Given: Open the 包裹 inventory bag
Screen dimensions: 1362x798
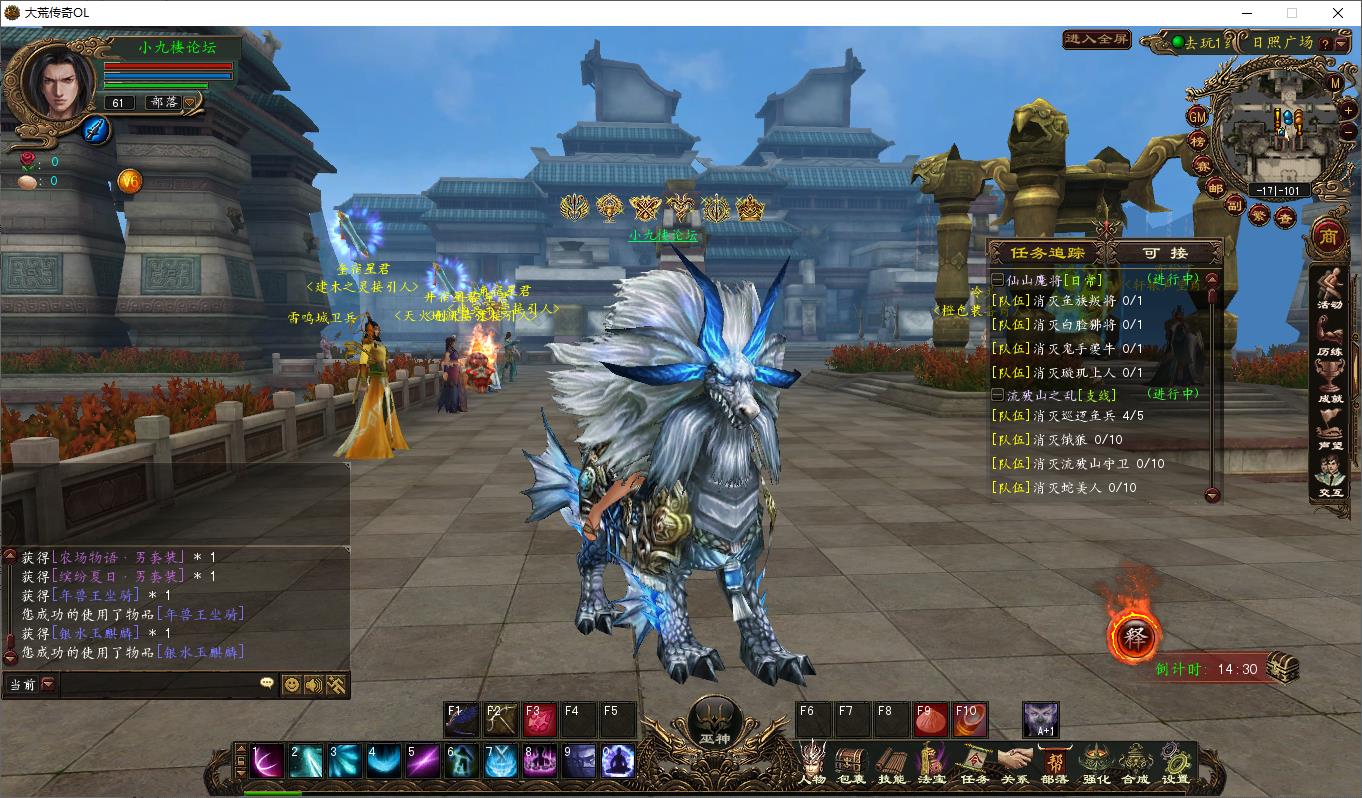Looking at the screenshot, I should (x=850, y=763).
